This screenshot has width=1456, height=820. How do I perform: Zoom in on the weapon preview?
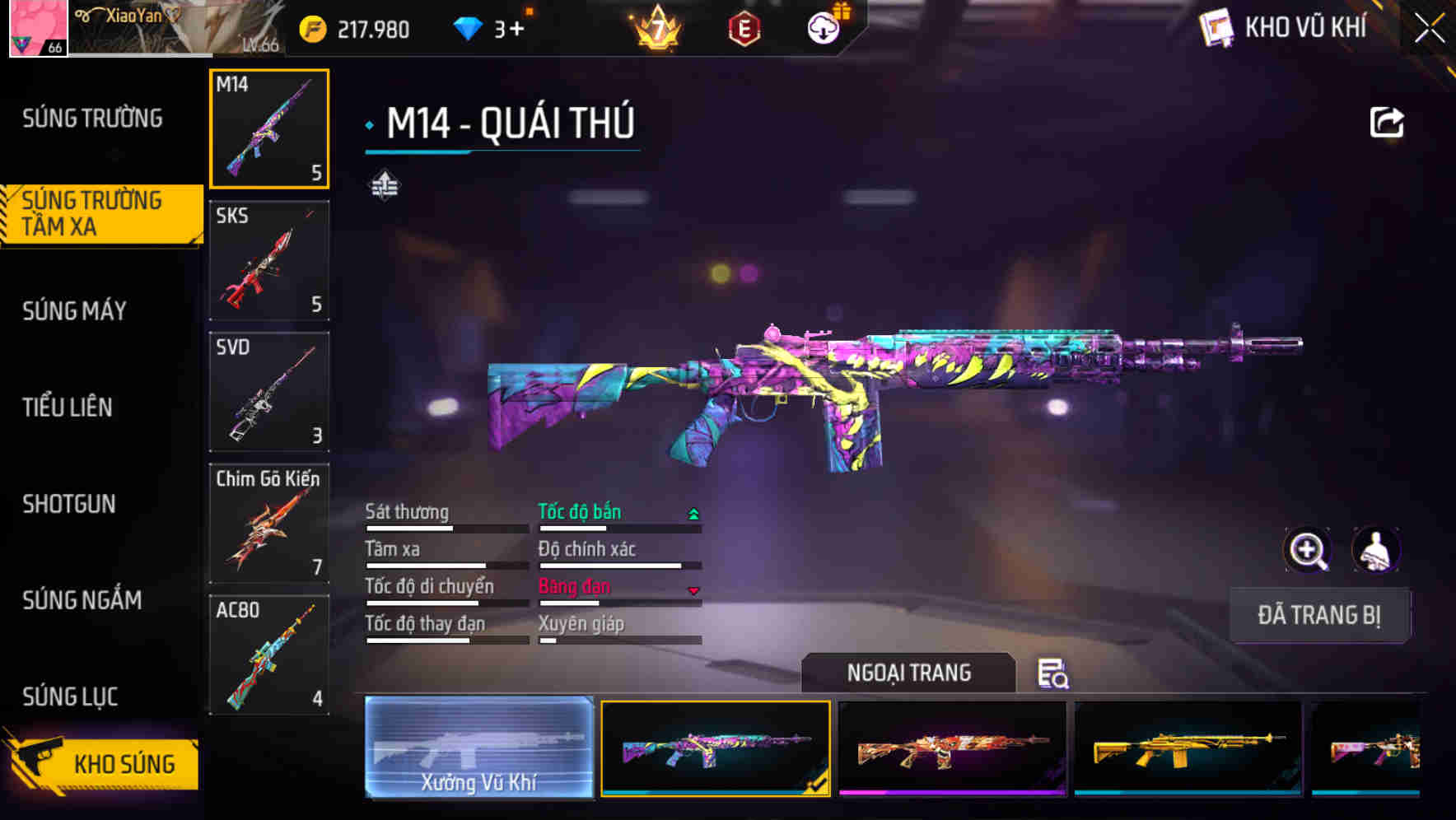1308,550
